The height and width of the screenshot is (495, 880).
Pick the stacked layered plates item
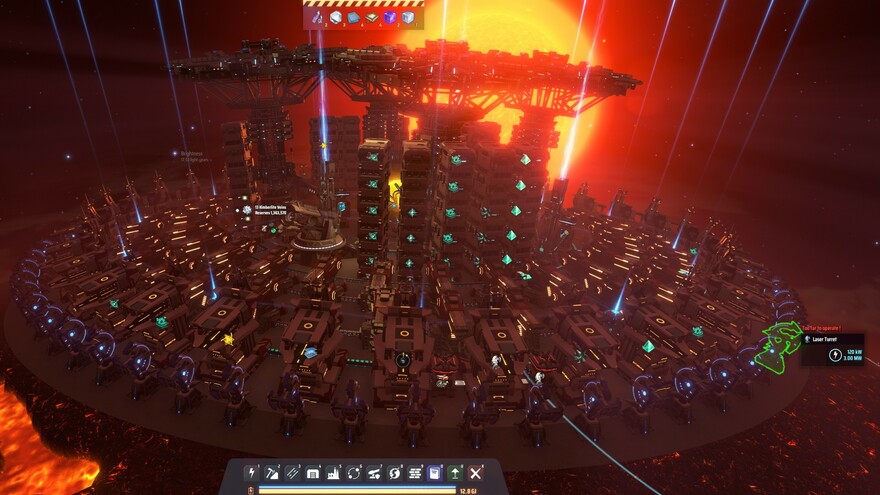pyautogui.click(x=372, y=17)
